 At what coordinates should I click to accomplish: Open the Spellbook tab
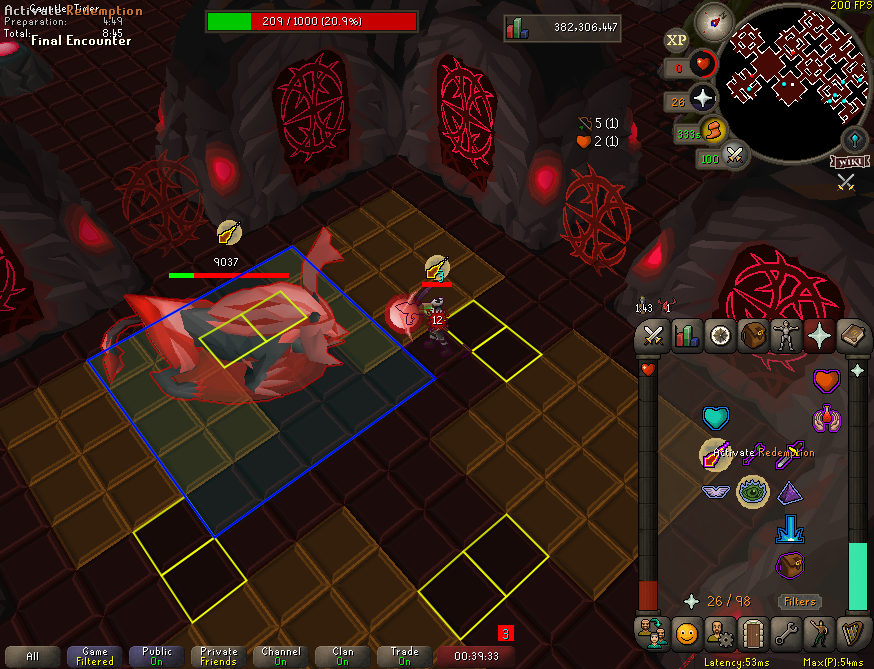[852, 336]
